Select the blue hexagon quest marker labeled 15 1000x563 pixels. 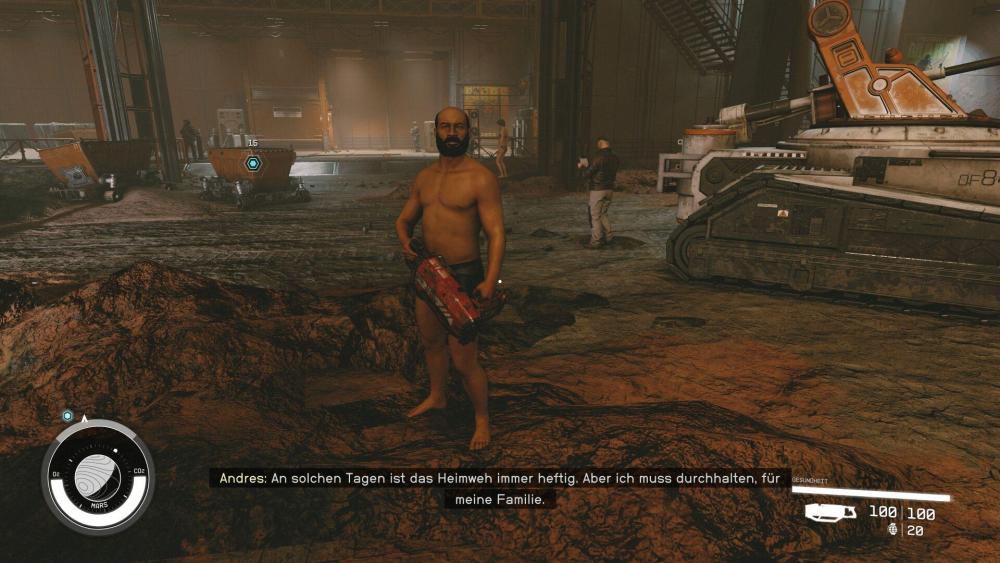click(x=253, y=163)
